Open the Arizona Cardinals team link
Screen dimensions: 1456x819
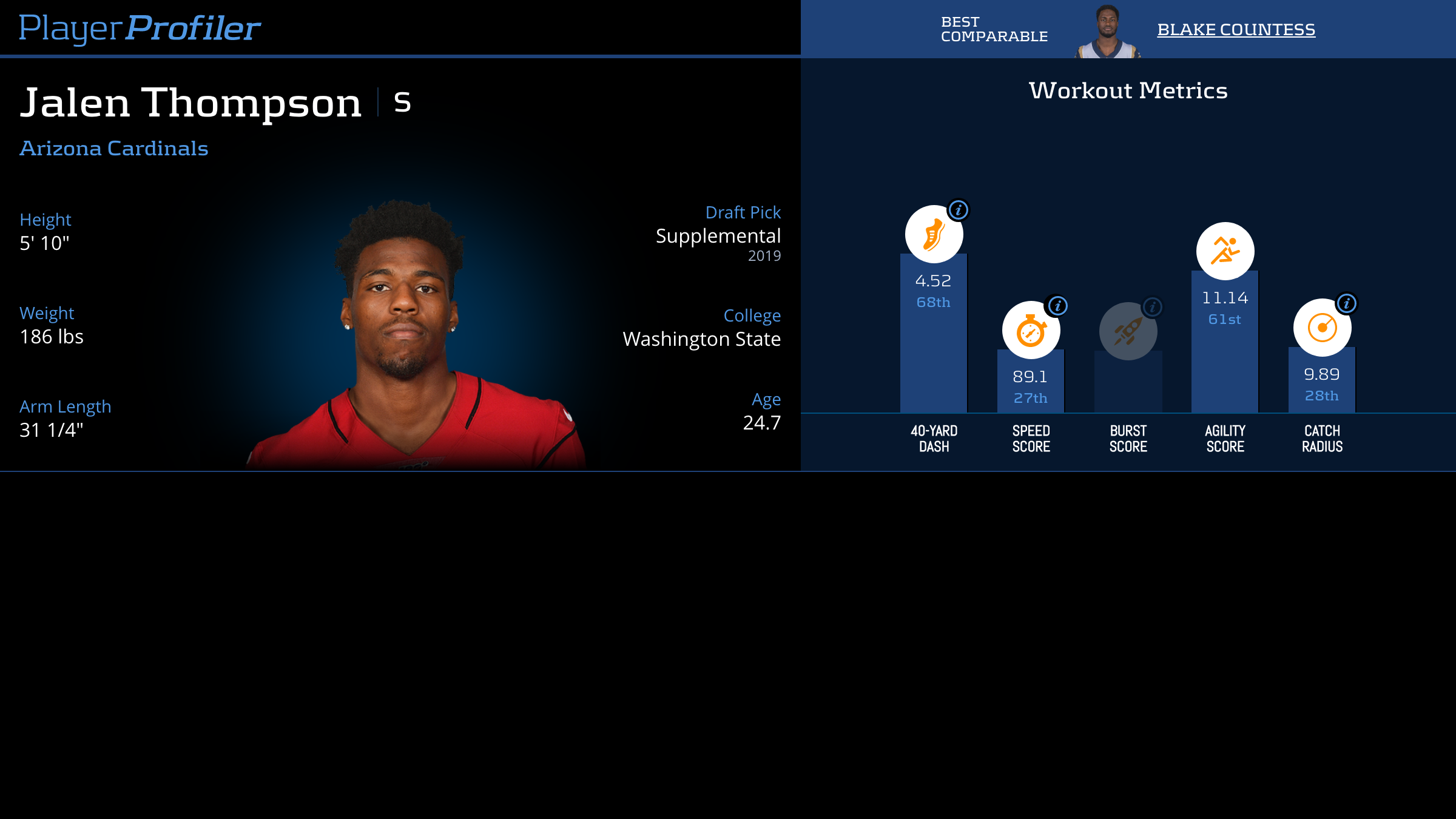coord(114,148)
